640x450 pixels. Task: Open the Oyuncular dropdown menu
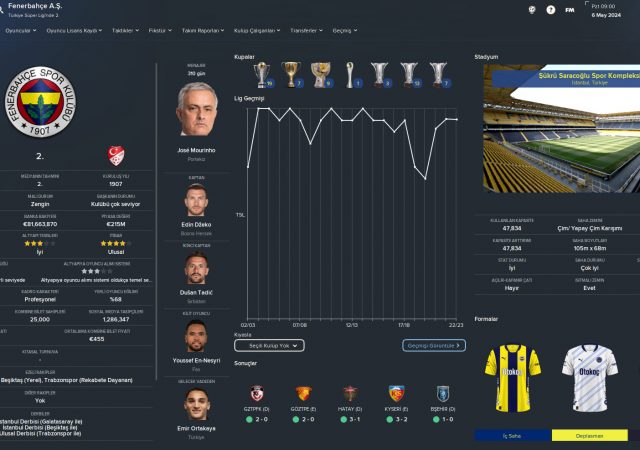tap(20, 30)
